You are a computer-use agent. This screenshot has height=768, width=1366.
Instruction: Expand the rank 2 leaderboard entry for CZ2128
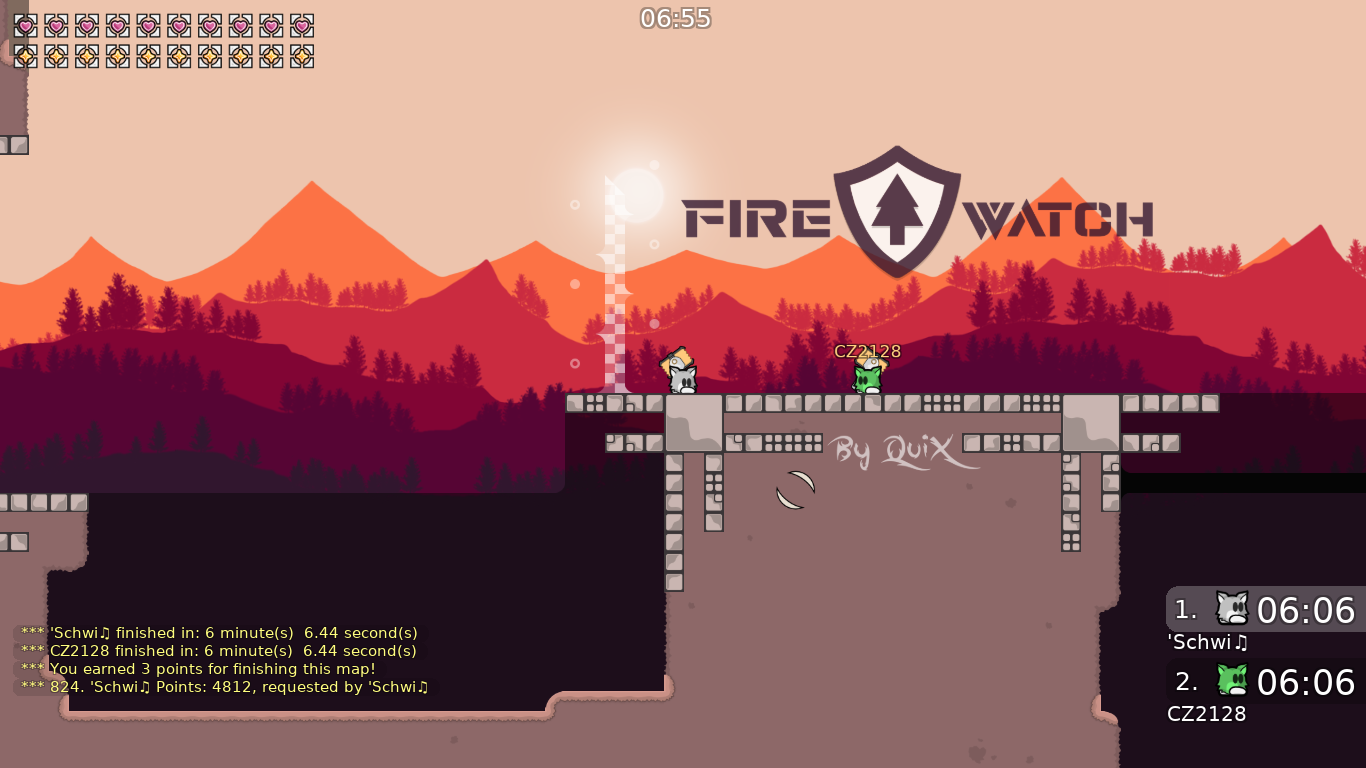(x=1263, y=683)
